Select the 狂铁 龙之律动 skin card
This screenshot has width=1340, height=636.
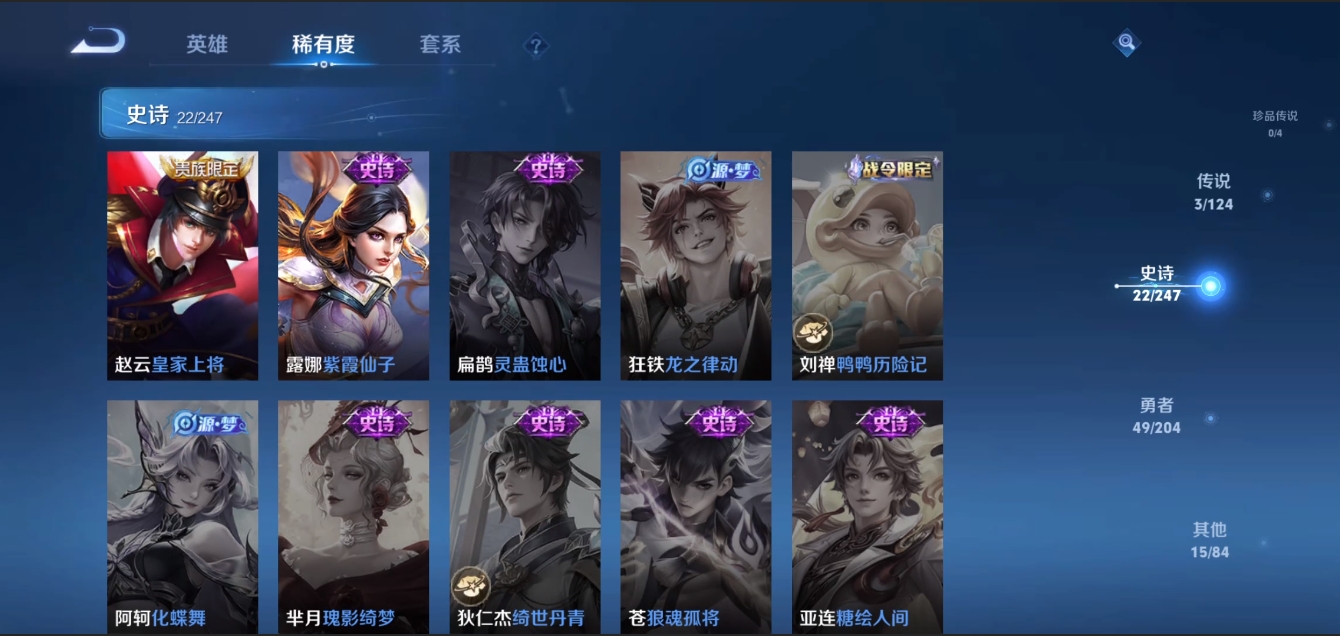coord(696,266)
